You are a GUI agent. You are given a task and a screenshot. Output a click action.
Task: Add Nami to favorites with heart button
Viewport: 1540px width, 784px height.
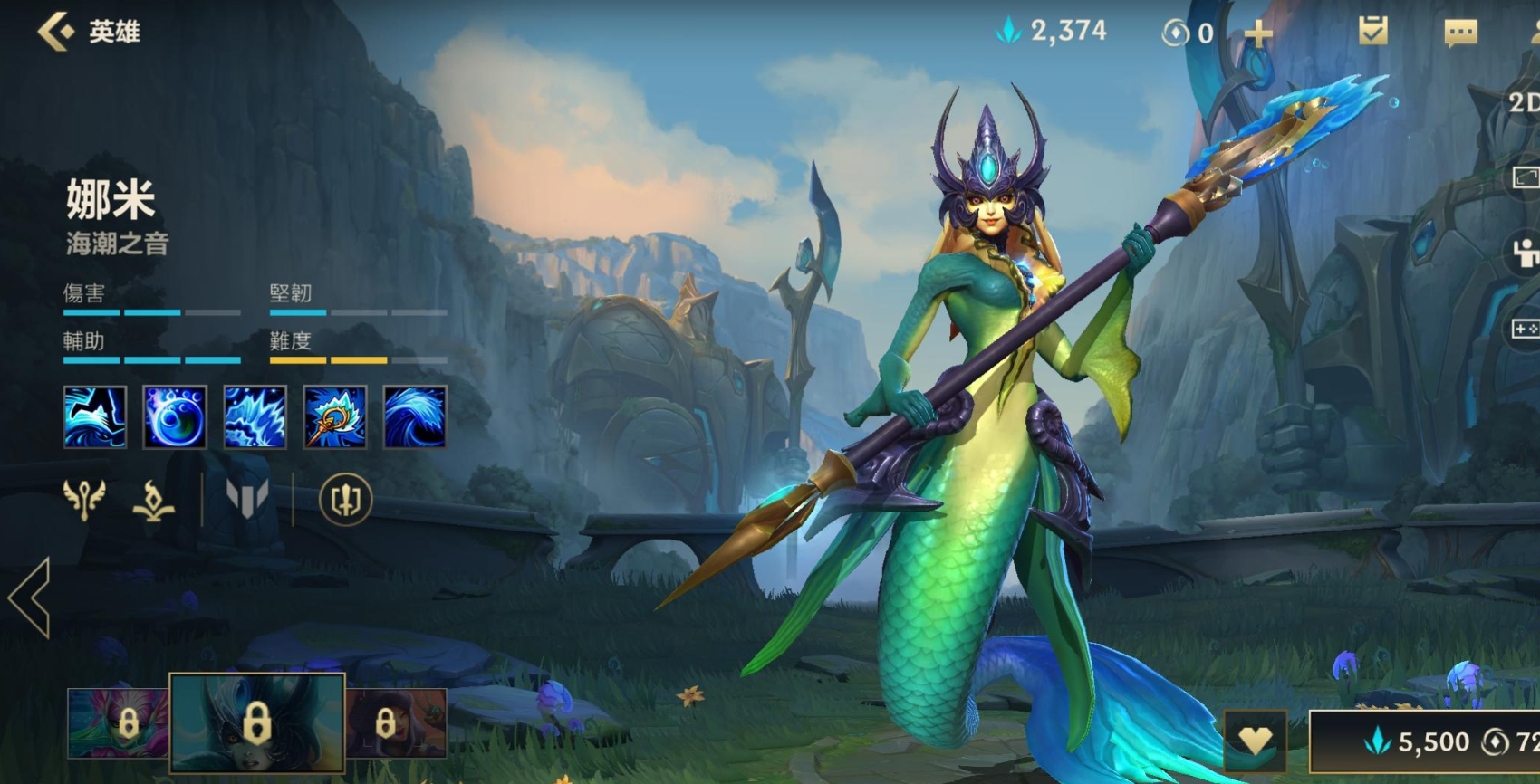pyautogui.click(x=1255, y=741)
